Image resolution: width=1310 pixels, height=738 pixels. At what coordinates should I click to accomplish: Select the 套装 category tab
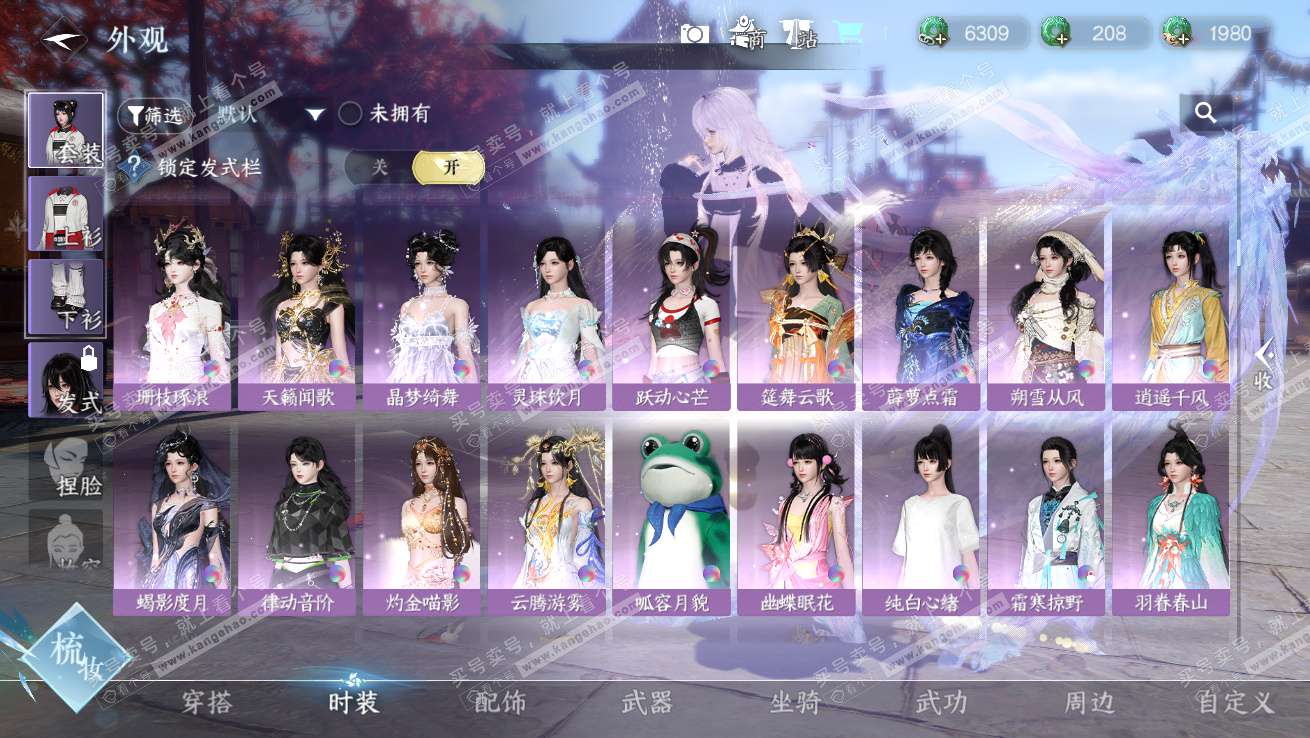(x=66, y=130)
